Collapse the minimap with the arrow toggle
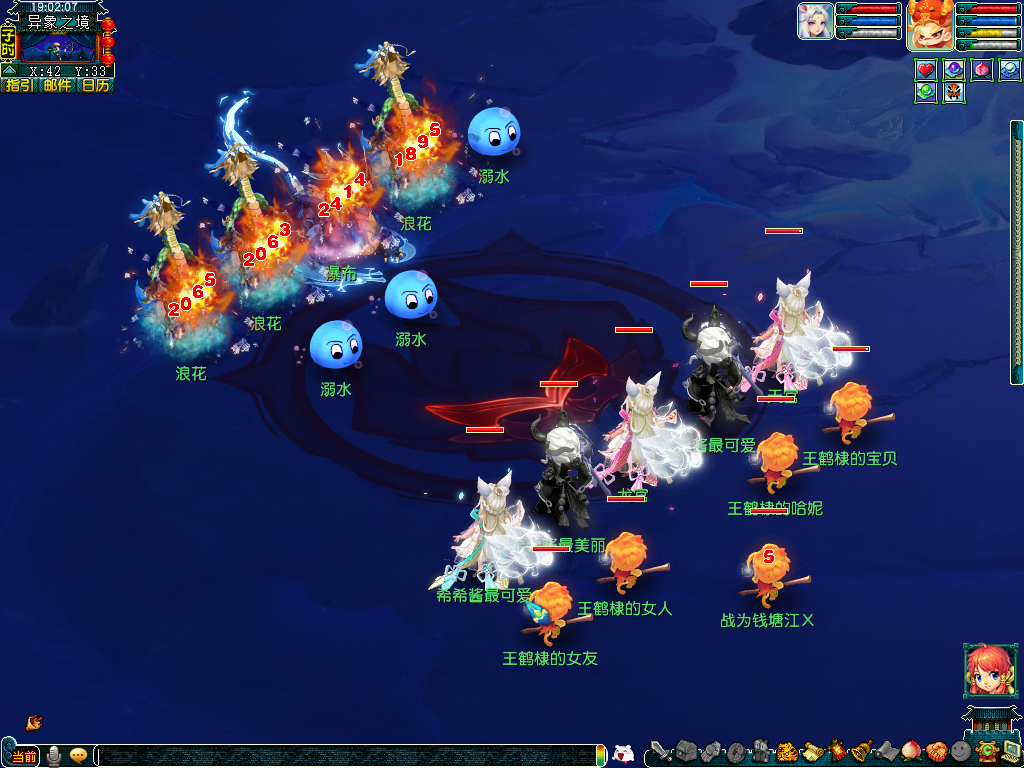 pos(8,71)
